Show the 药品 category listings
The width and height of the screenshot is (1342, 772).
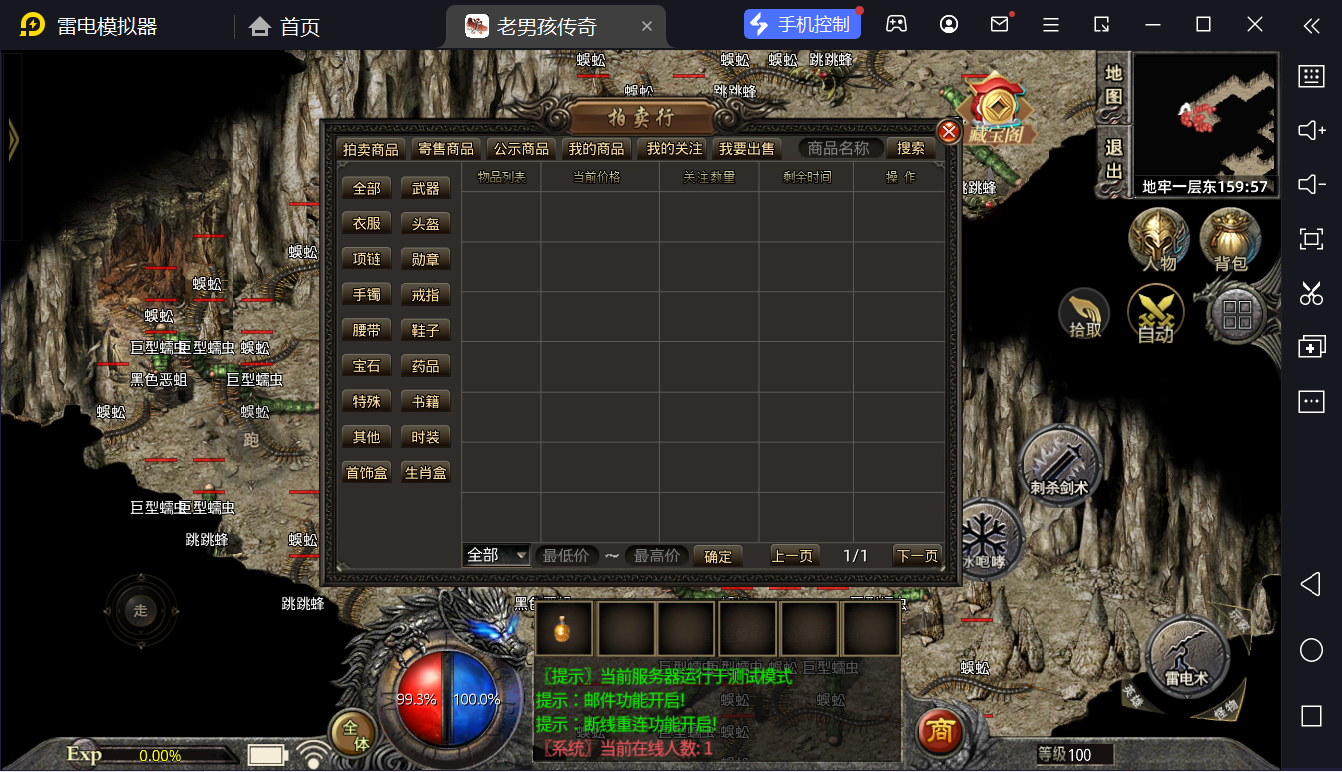[x=425, y=366]
